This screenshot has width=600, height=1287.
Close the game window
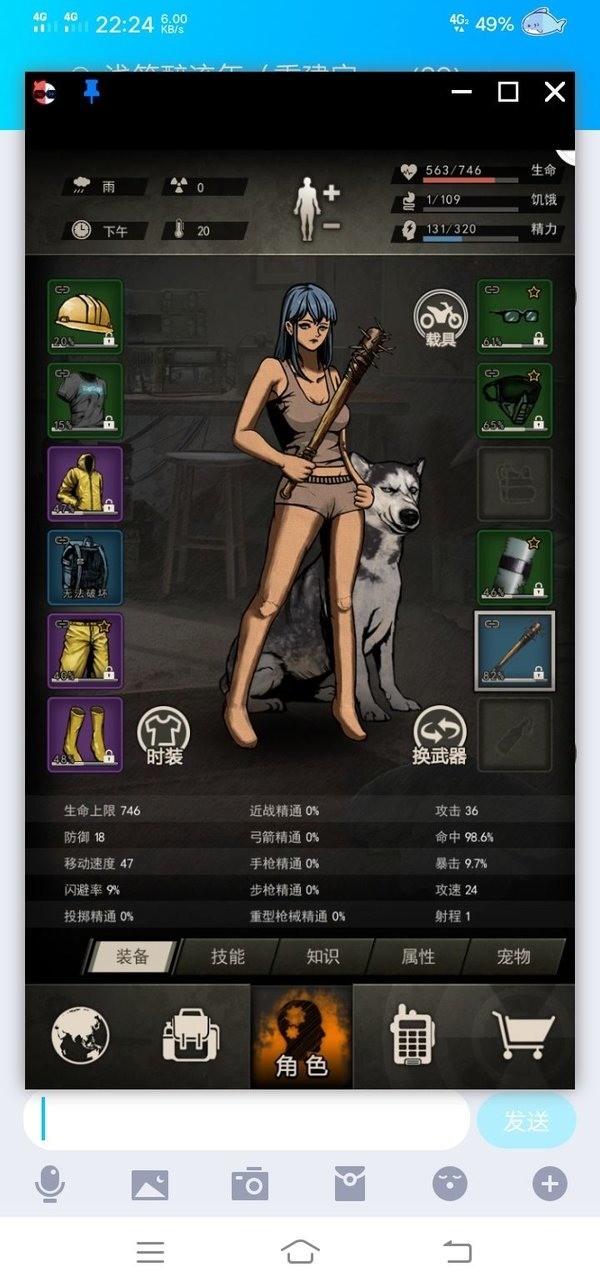(554, 92)
